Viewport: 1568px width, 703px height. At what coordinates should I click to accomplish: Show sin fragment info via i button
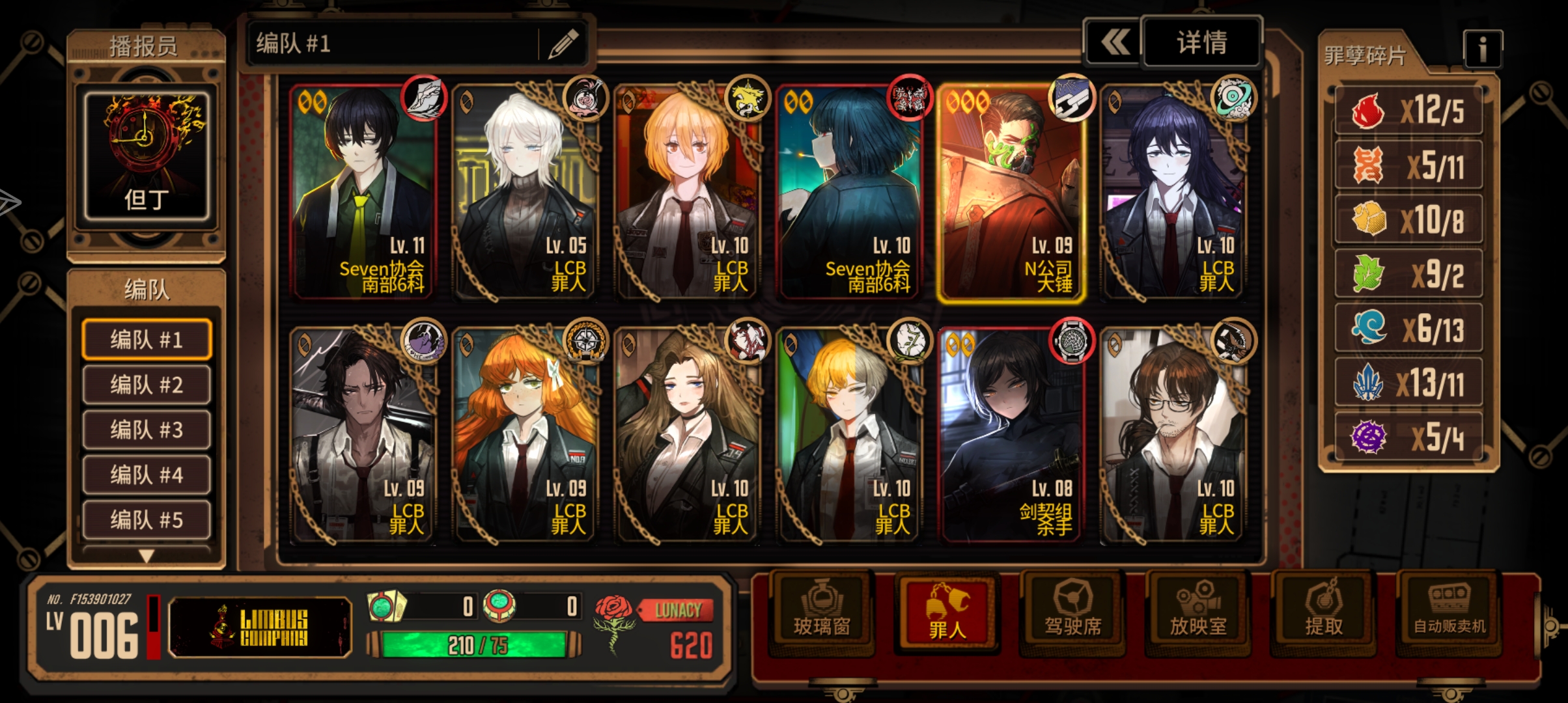[1482, 49]
